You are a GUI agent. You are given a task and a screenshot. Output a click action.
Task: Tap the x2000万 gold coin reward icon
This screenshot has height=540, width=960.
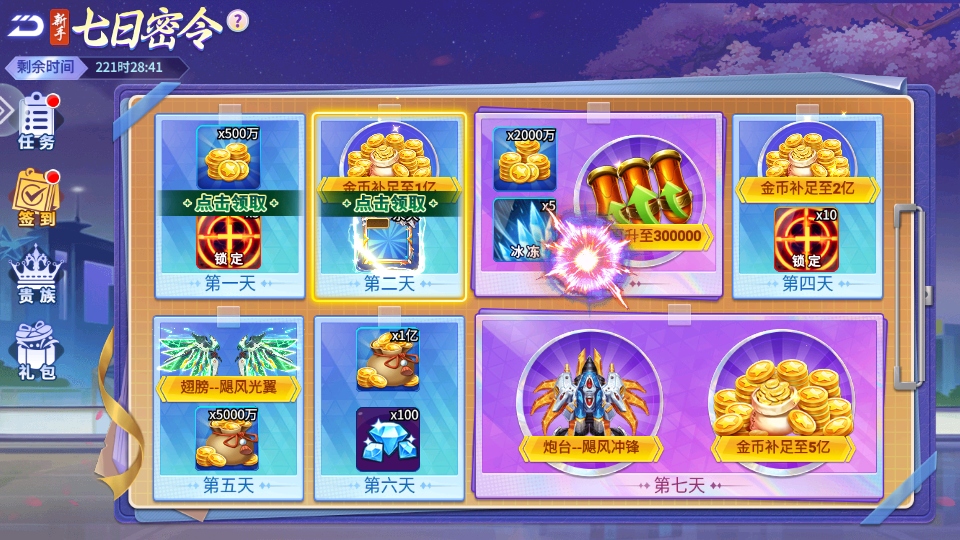(525, 158)
